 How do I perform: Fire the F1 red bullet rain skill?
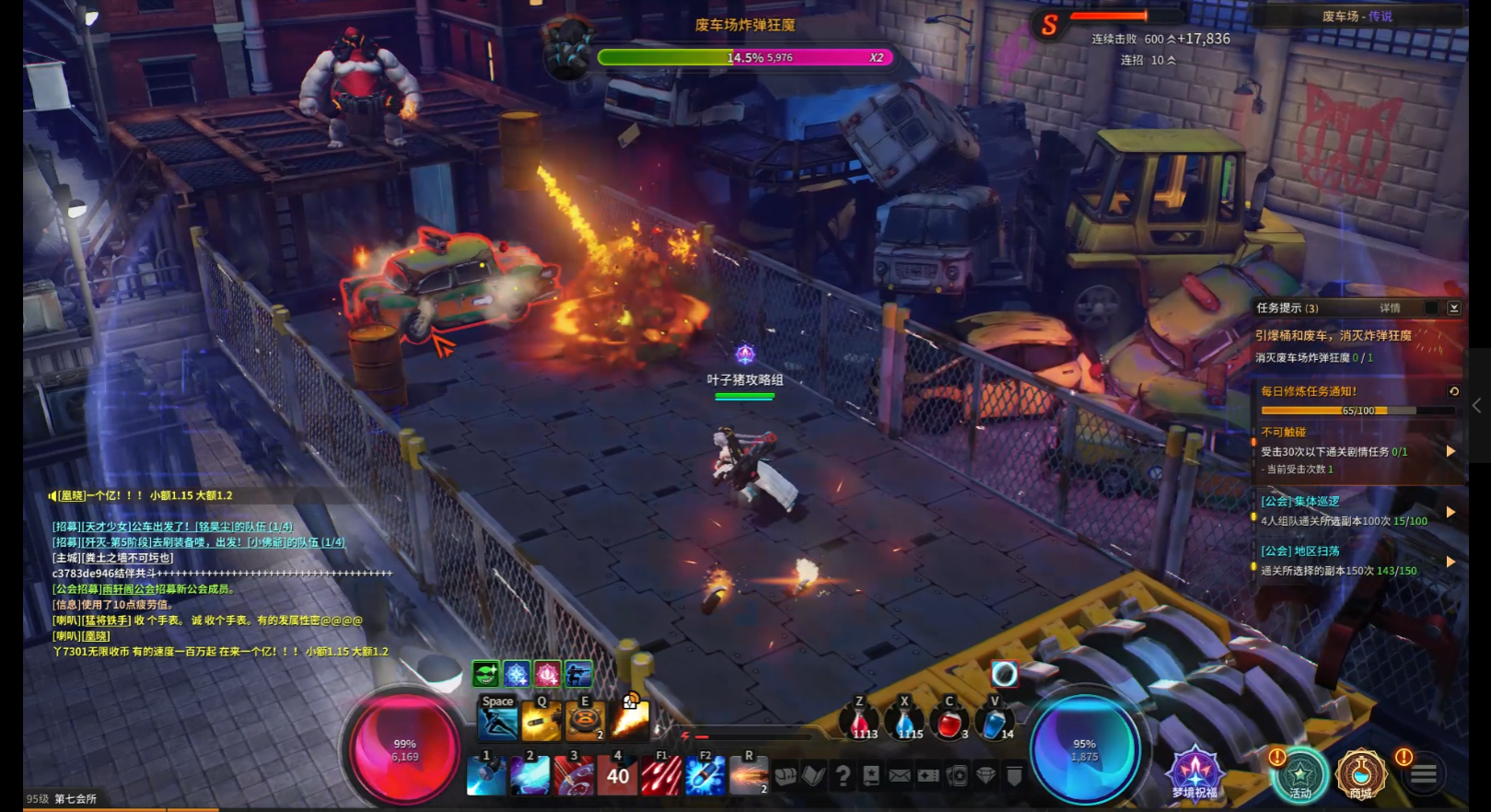click(x=660, y=775)
